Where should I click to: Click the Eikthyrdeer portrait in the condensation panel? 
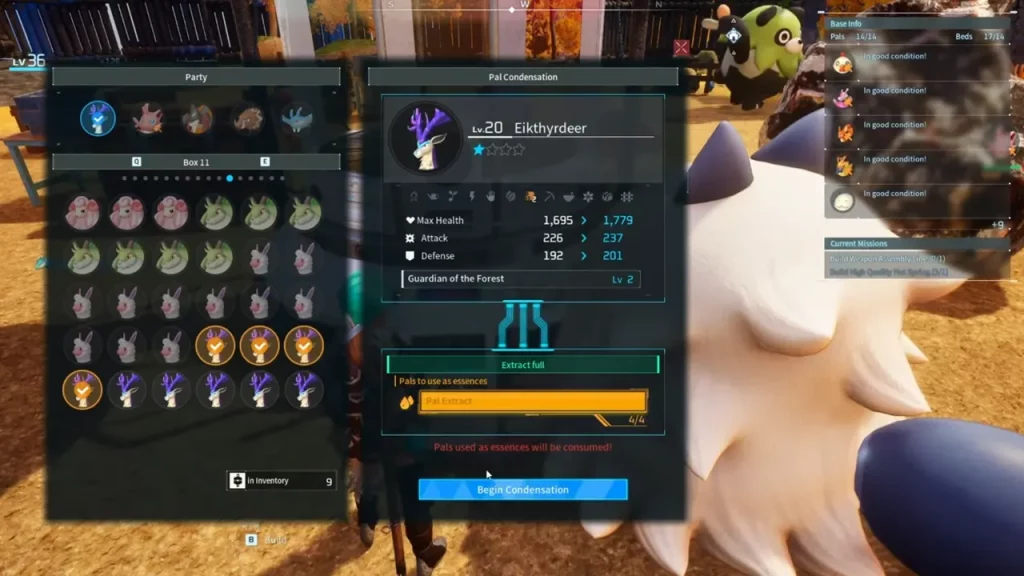(x=424, y=138)
